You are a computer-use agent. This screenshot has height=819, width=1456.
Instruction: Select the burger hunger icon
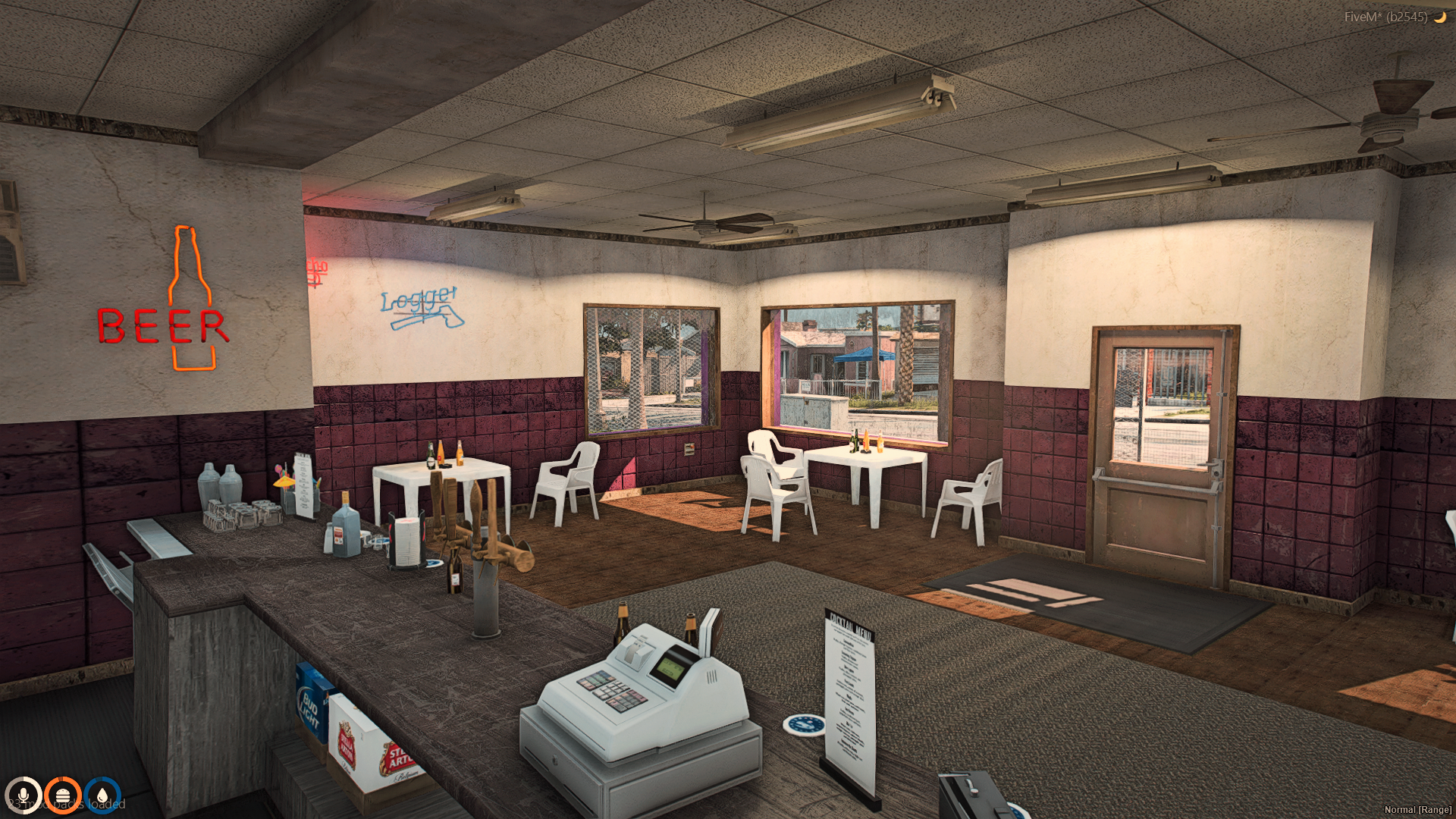click(62, 795)
